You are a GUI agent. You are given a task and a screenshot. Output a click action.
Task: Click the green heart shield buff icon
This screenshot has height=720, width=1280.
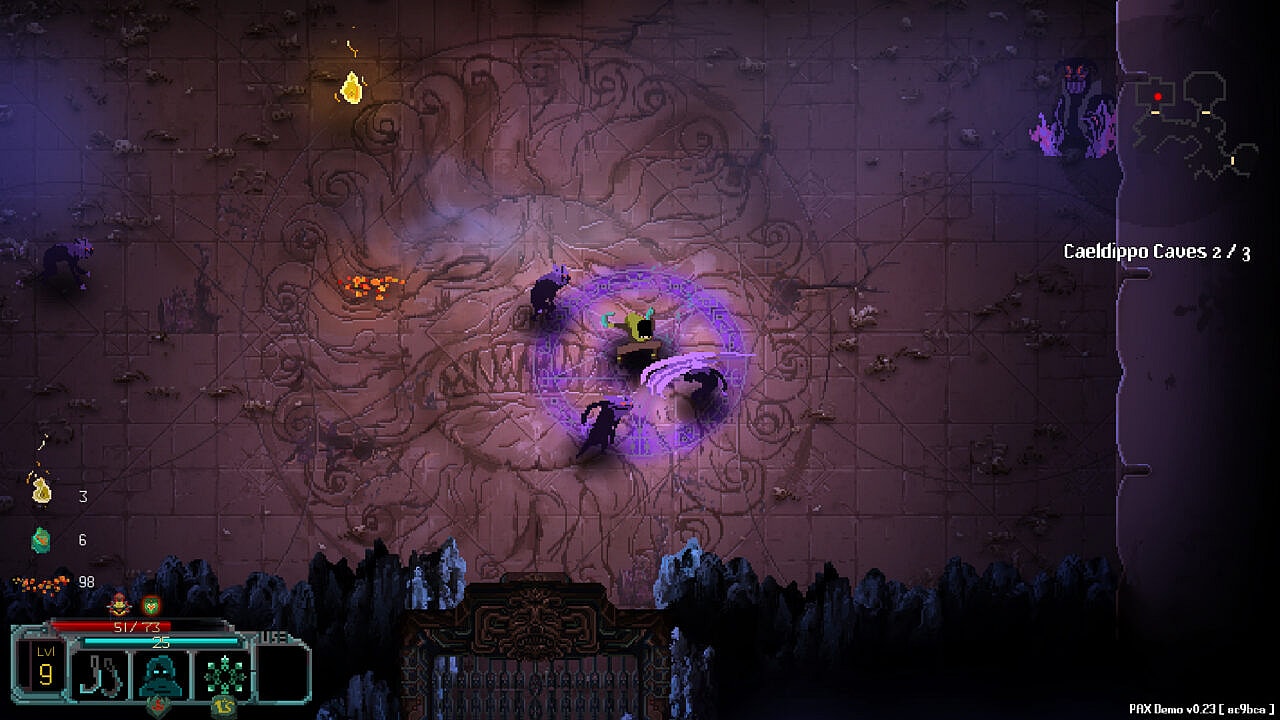click(150, 604)
